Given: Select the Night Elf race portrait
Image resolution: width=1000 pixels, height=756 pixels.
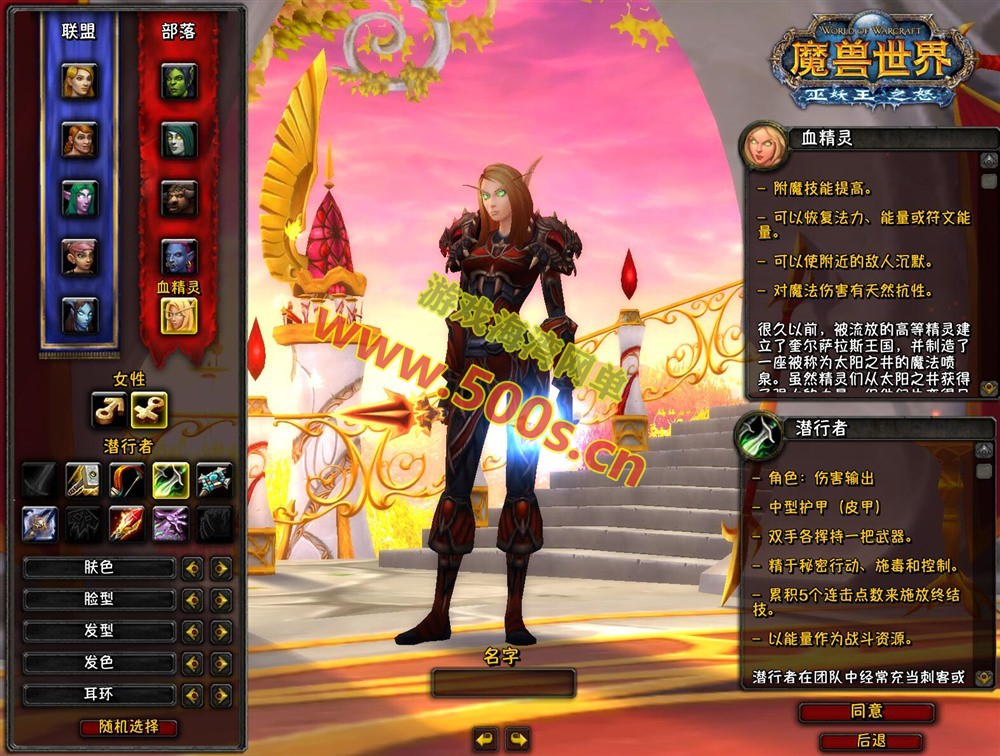Looking at the screenshot, I should tap(79, 198).
